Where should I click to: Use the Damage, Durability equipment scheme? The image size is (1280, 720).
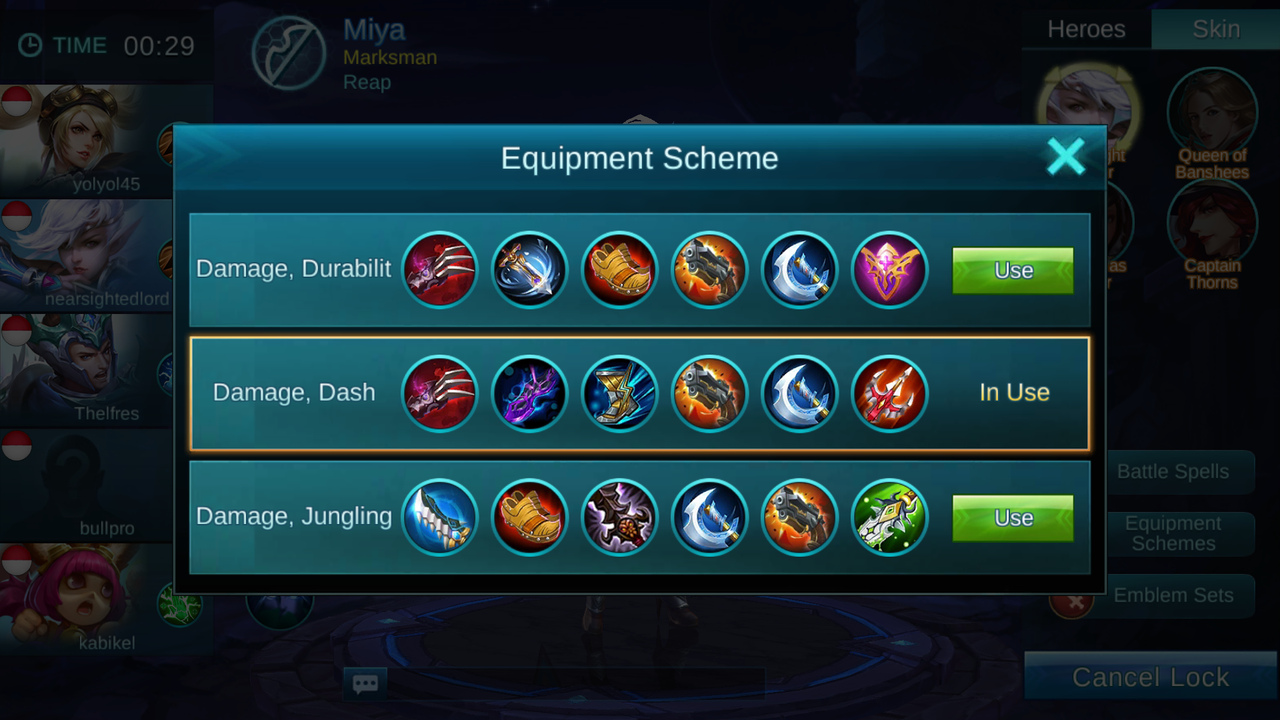tap(1012, 271)
